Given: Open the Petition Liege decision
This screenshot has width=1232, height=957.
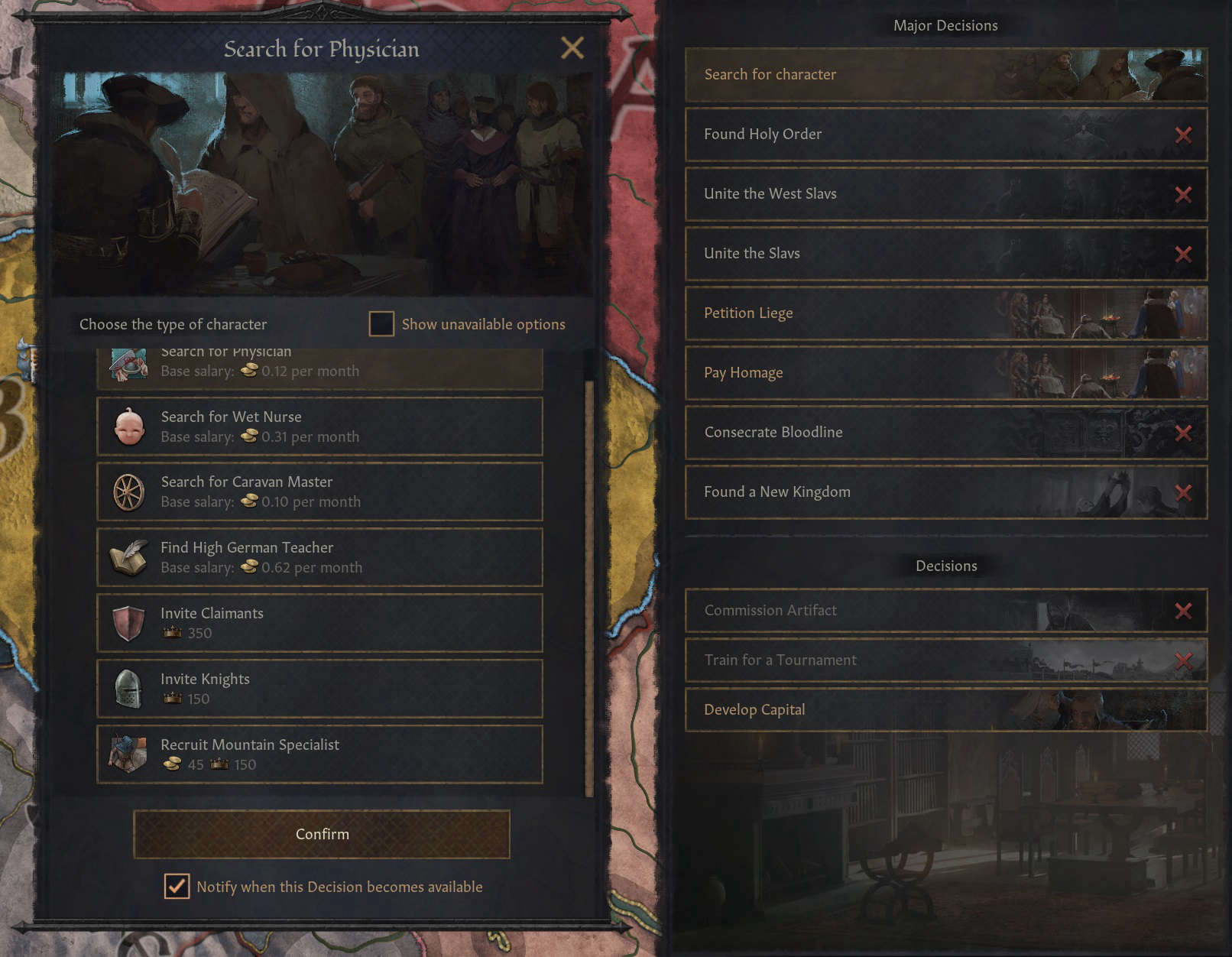Looking at the screenshot, I should [x=945, y=313].
